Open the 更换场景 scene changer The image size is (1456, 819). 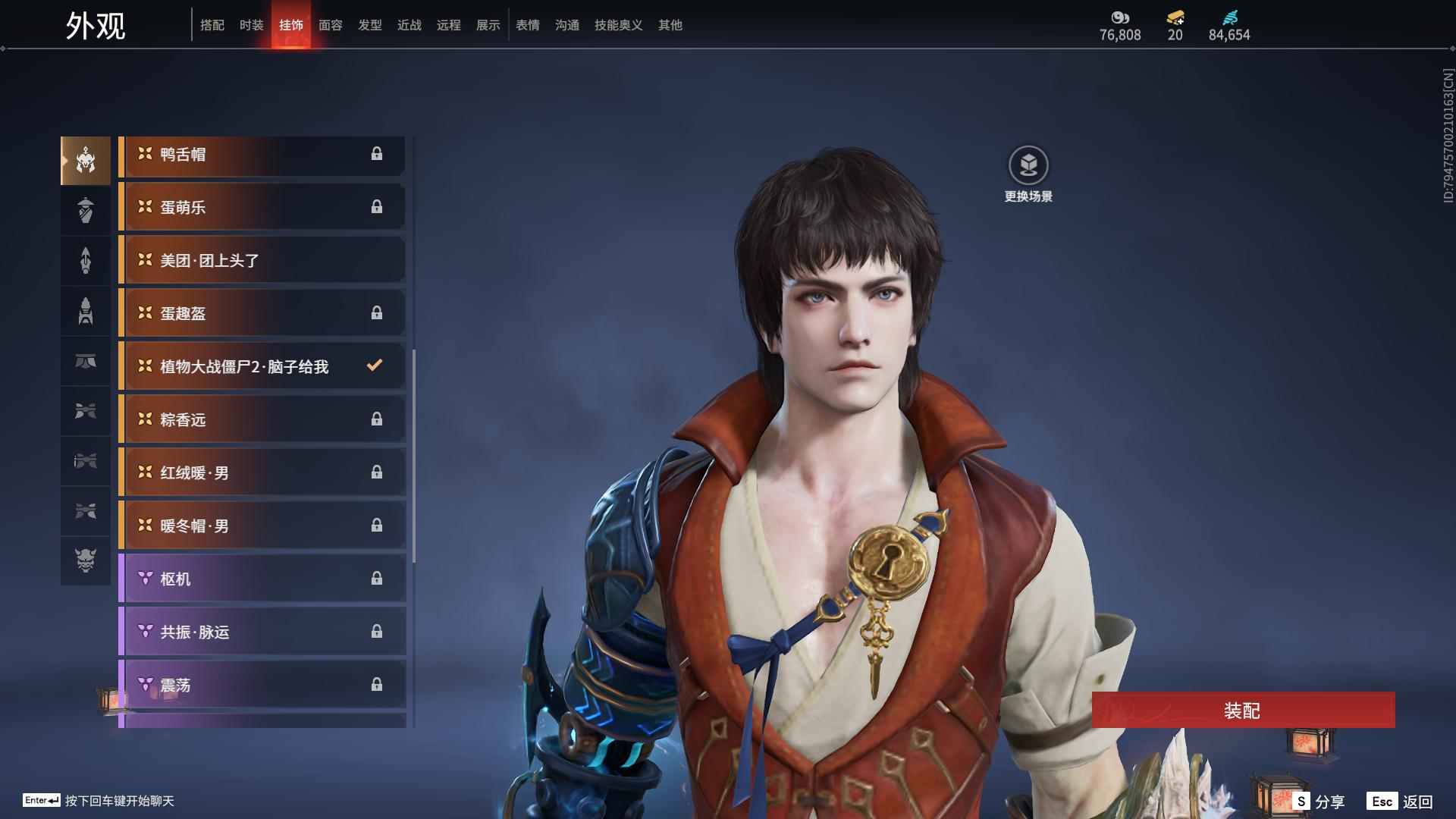tap(1028, 165)
